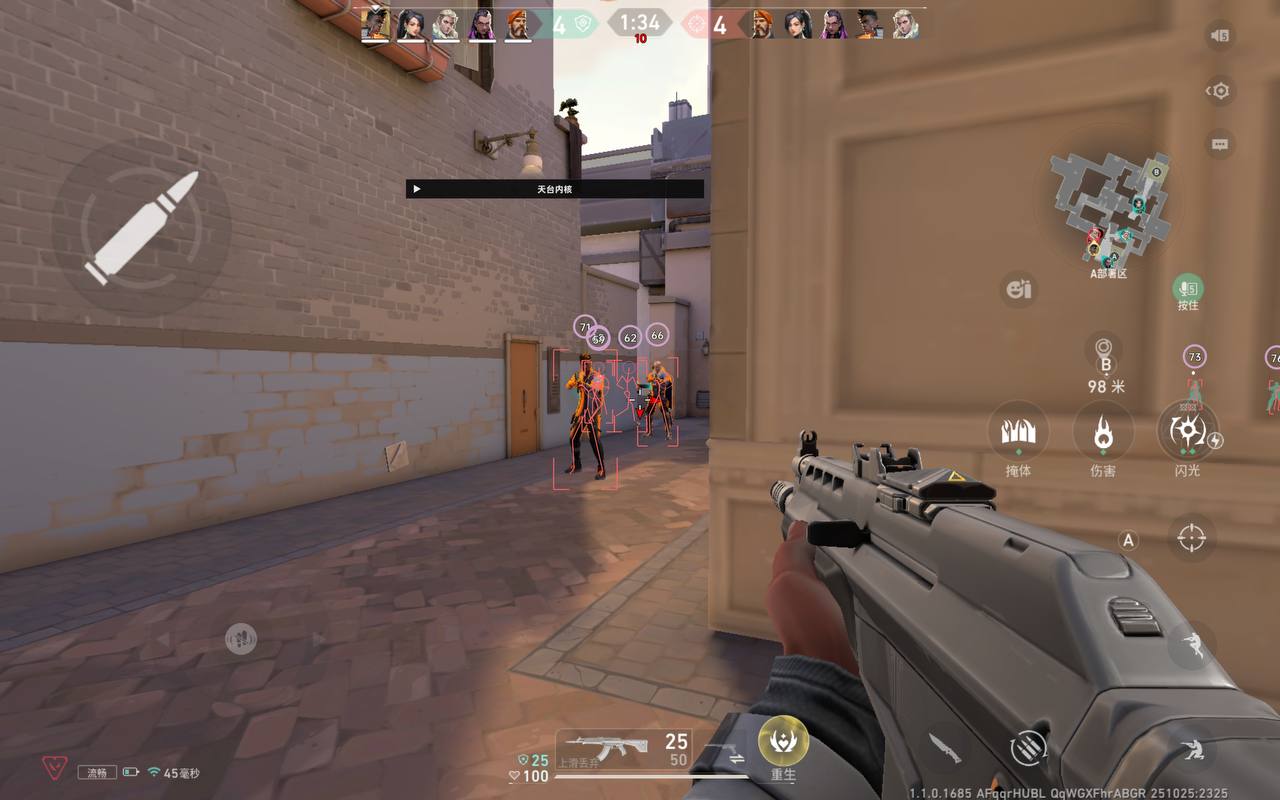This screenshot has width=1280, height=800.
Task: Use the 伤害 fire ability
Action: [1103, 433]
